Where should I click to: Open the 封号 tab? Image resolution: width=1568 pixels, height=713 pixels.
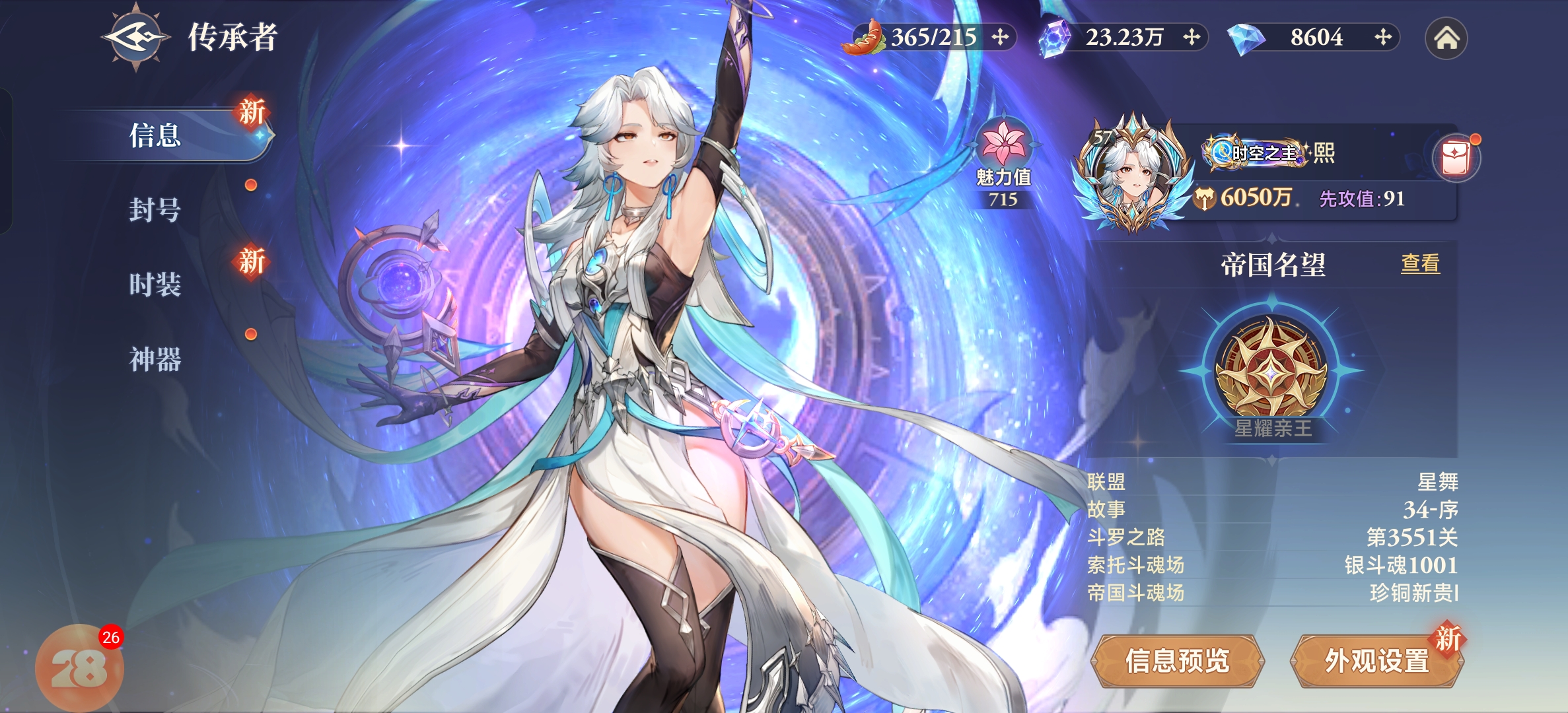pyautogui.click(x=156, y=210)
